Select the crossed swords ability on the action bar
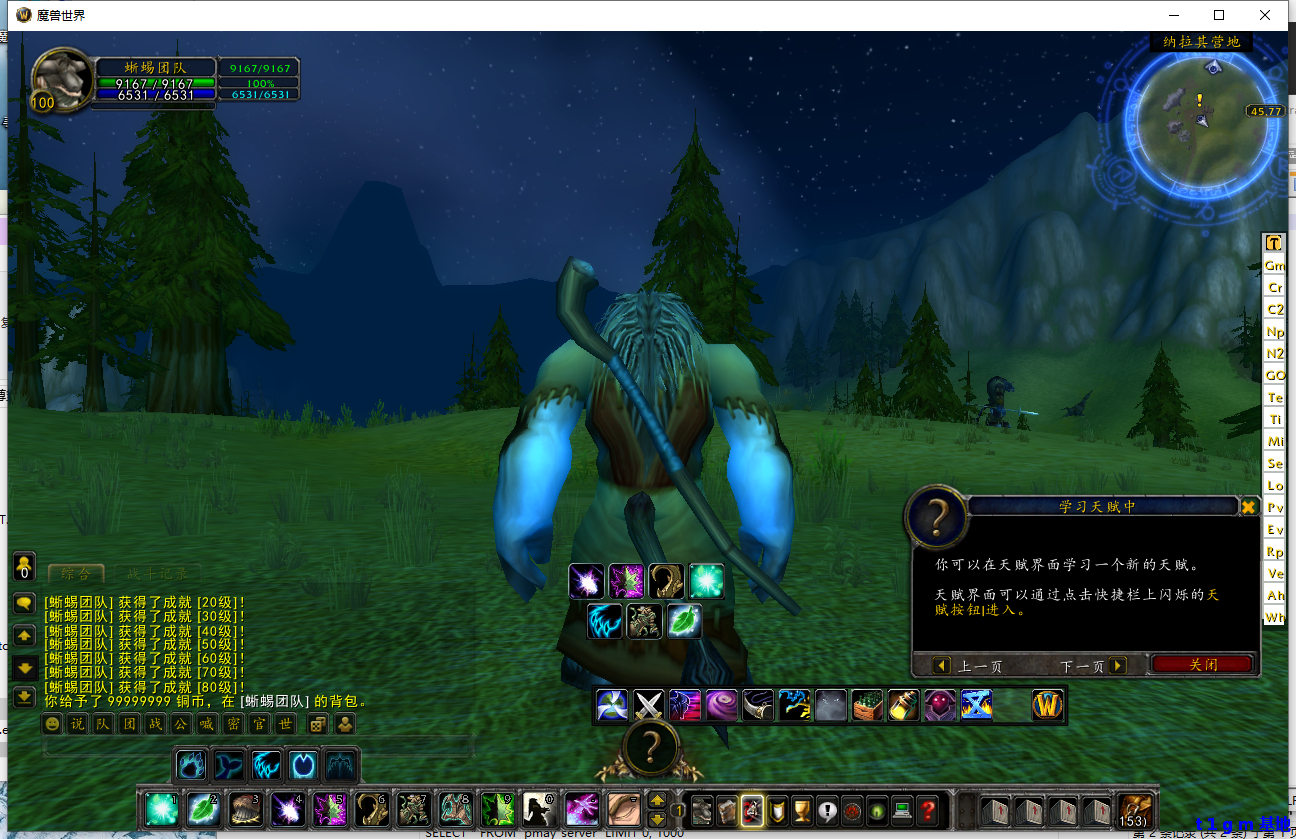This screenshot has width=1296, height=839. 649,705
